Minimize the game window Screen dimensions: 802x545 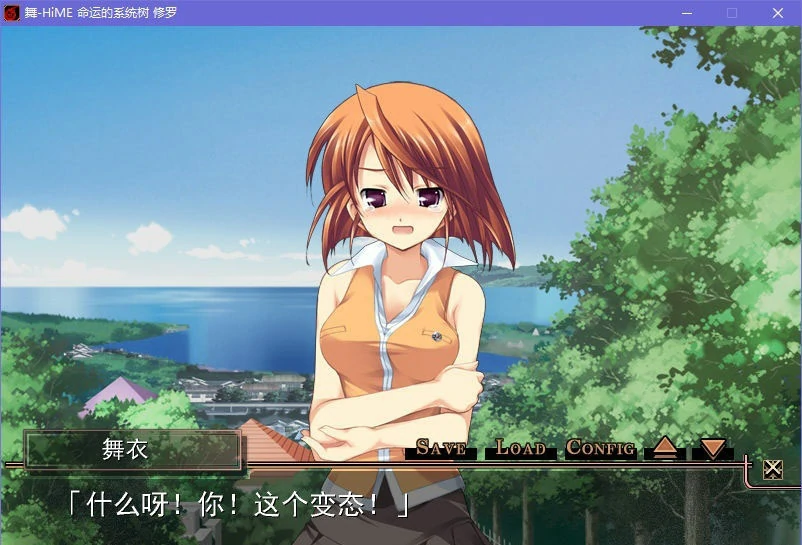pyautogui.click(x=687, y=13)
